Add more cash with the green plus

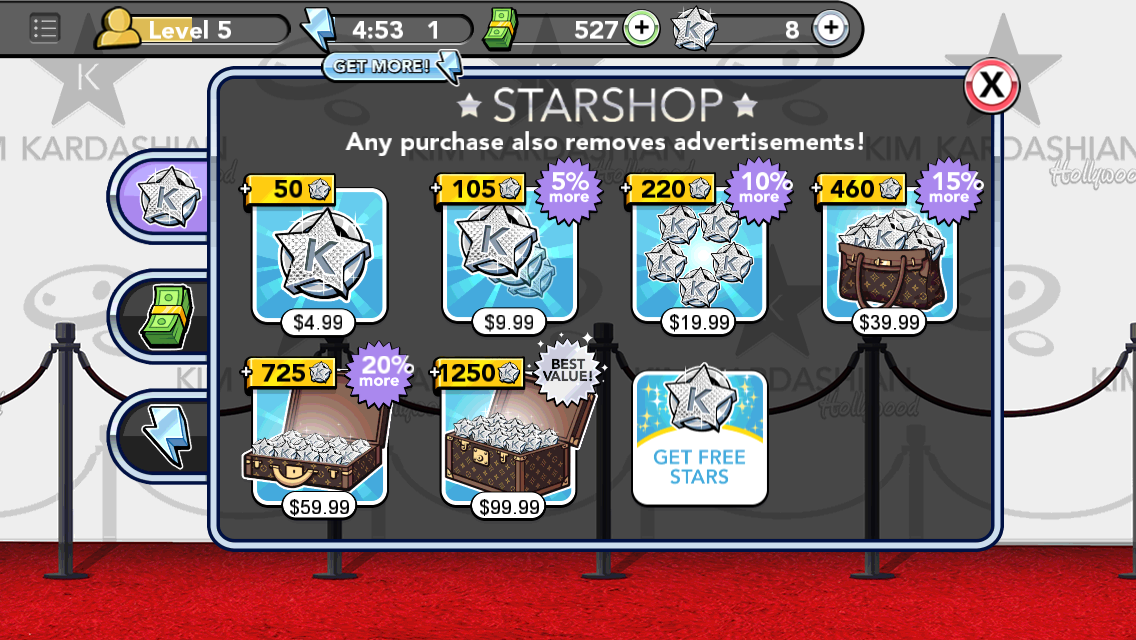tap(641, 29)
